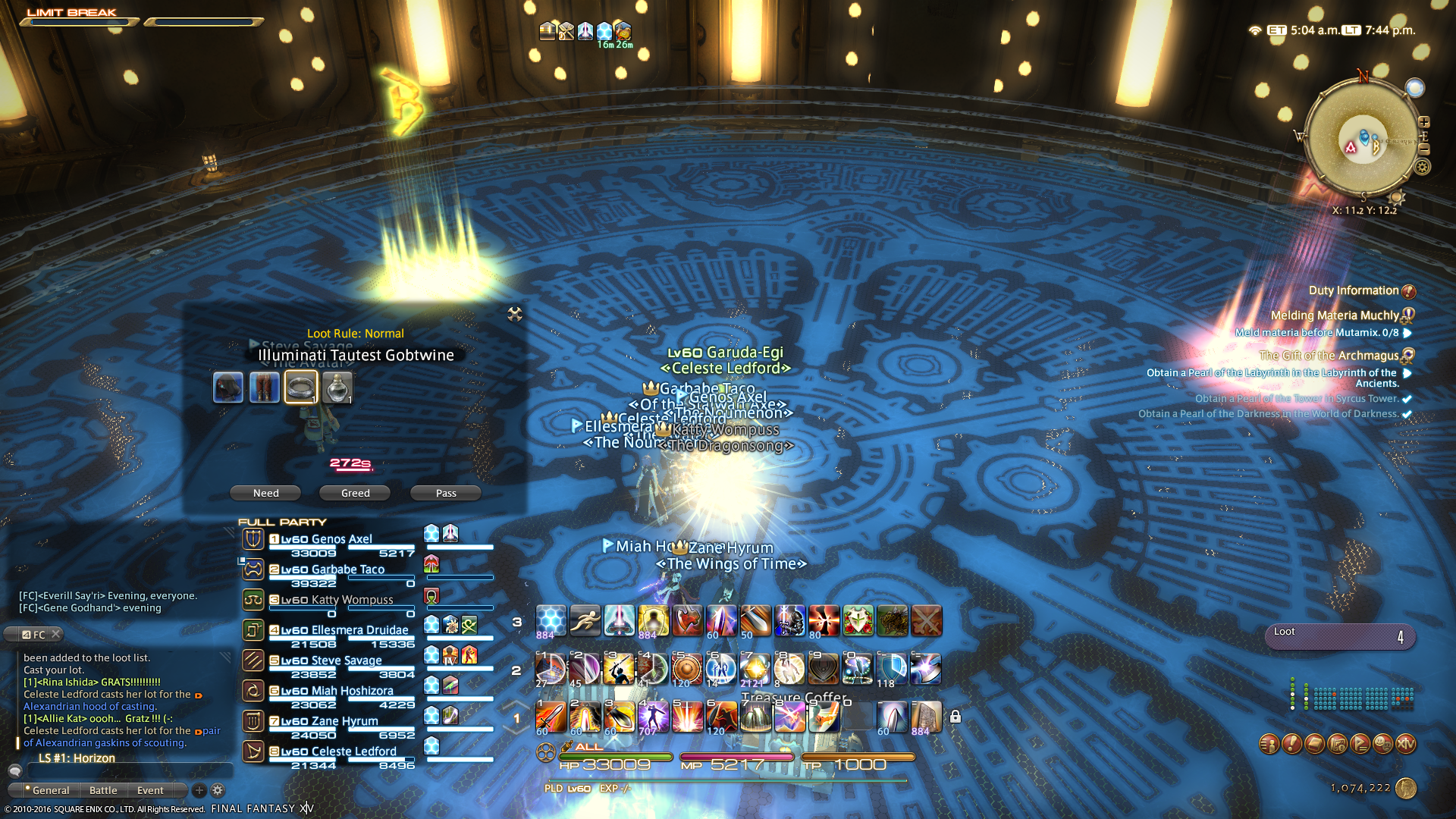1456x819 pixels.
Task: Roll Need on the loot item
Action: tap(265, 493)
